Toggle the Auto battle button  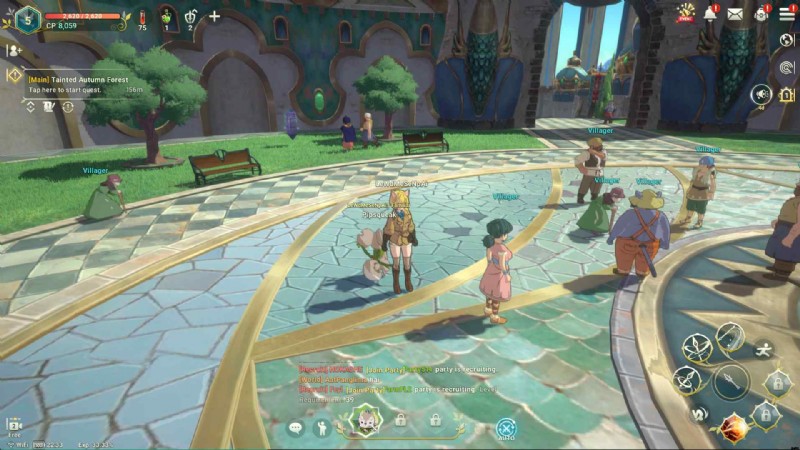tap(506, 428)
